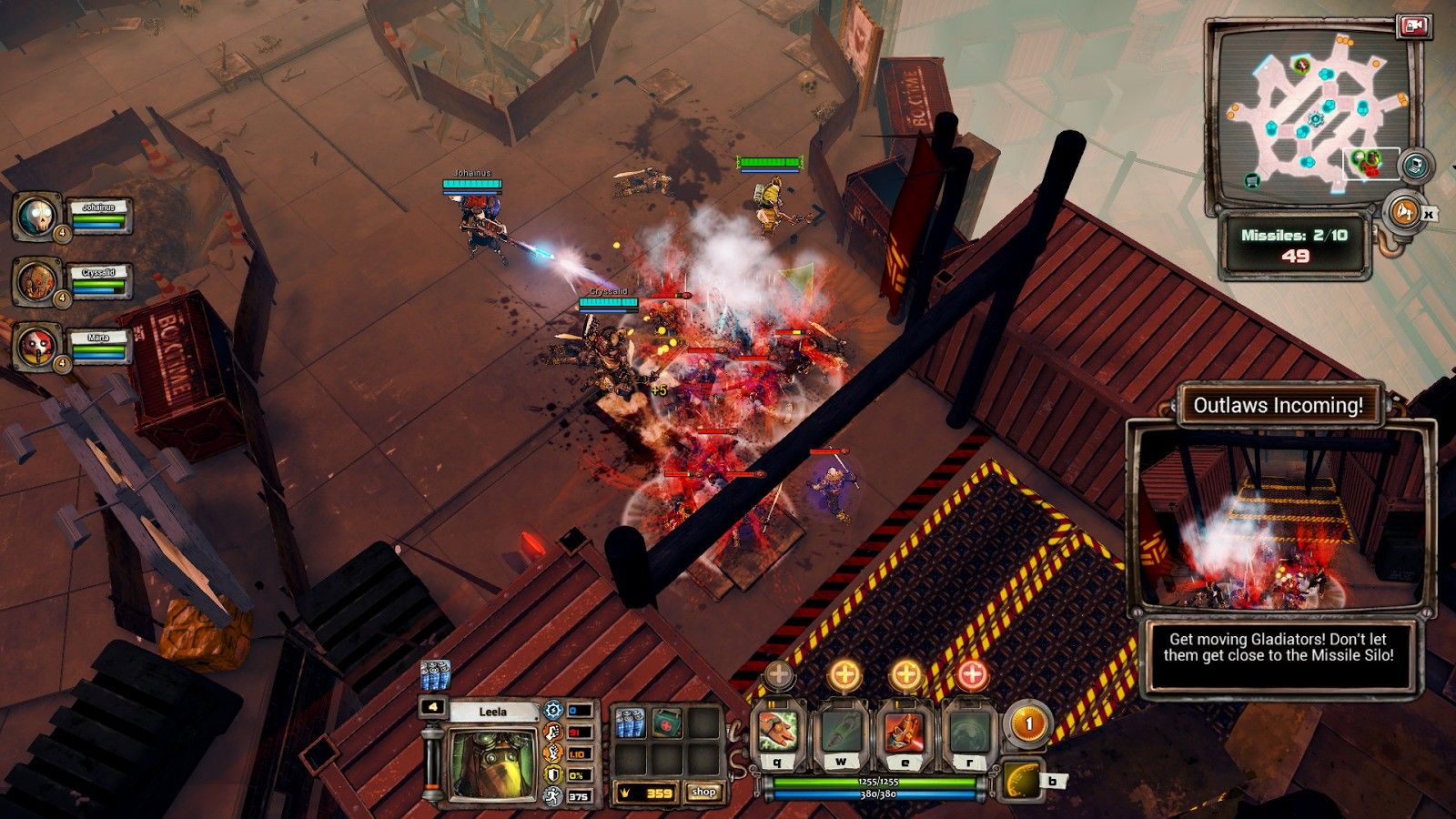Activate the syringe ability on W

tap(841, 732)
